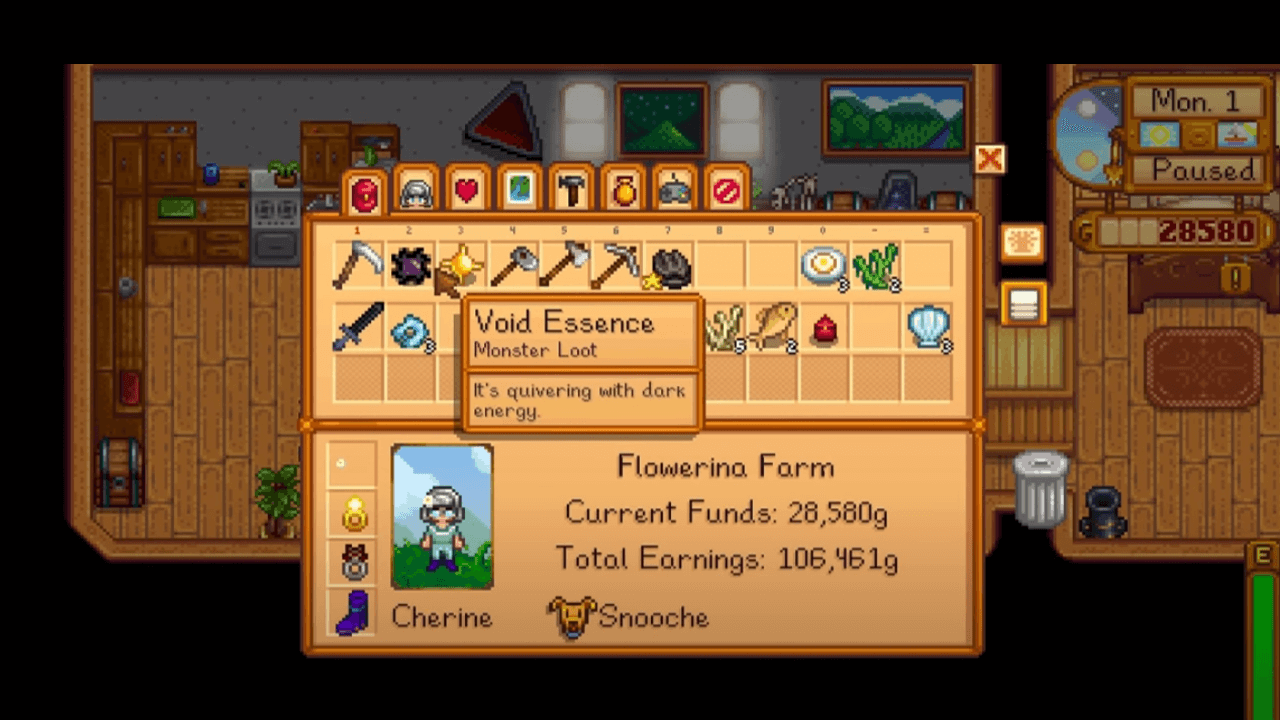The image size is (1280, 720).
Task: Select the axe tool
Action: pyautogui.click(x=567, y=264)
